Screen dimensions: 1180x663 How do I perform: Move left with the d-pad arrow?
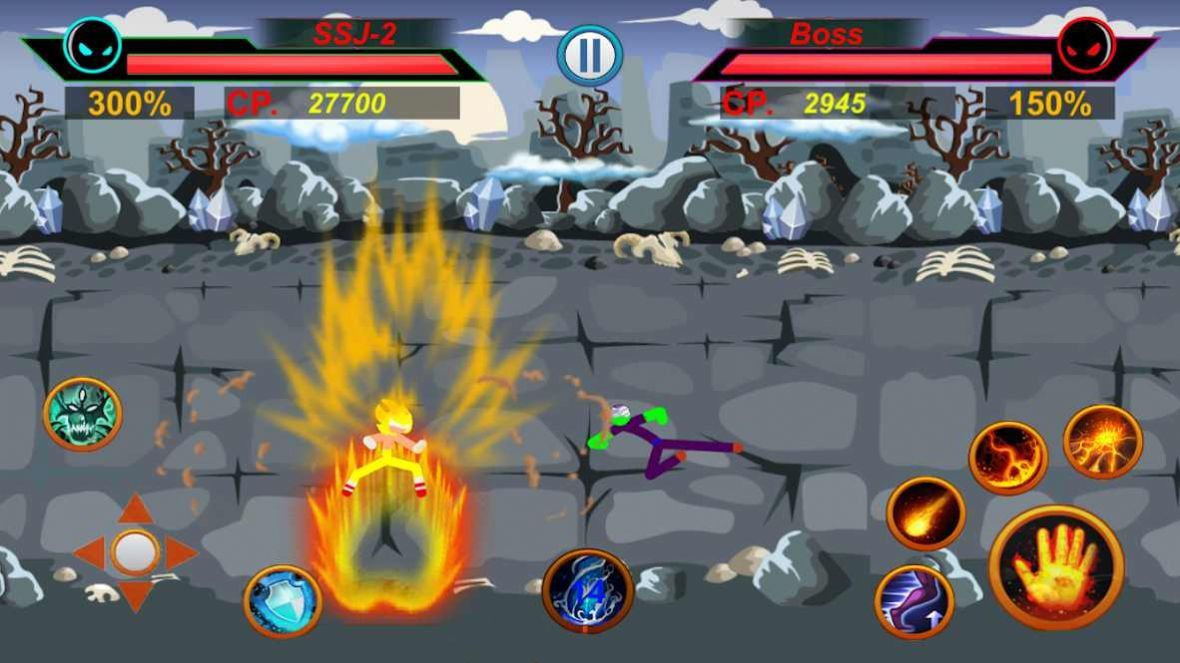(x=90, y=552)
